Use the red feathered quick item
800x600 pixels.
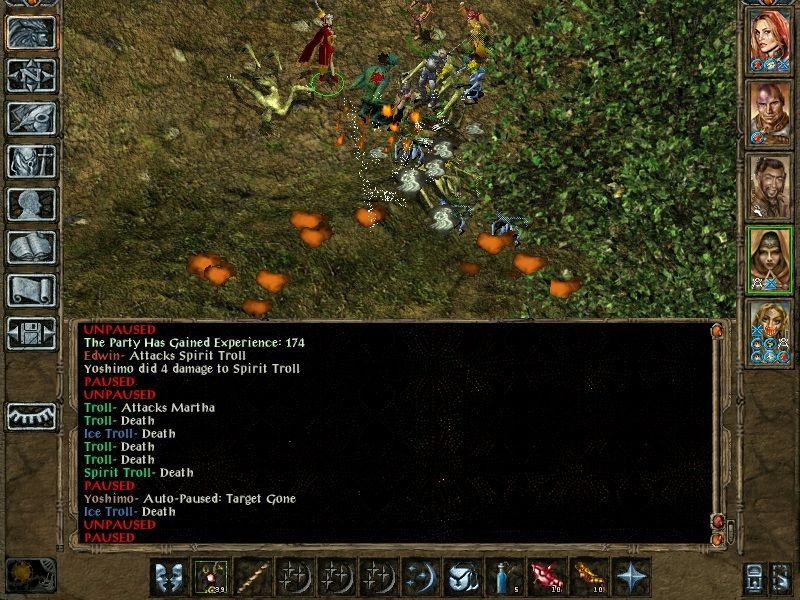tap(547, 577)
